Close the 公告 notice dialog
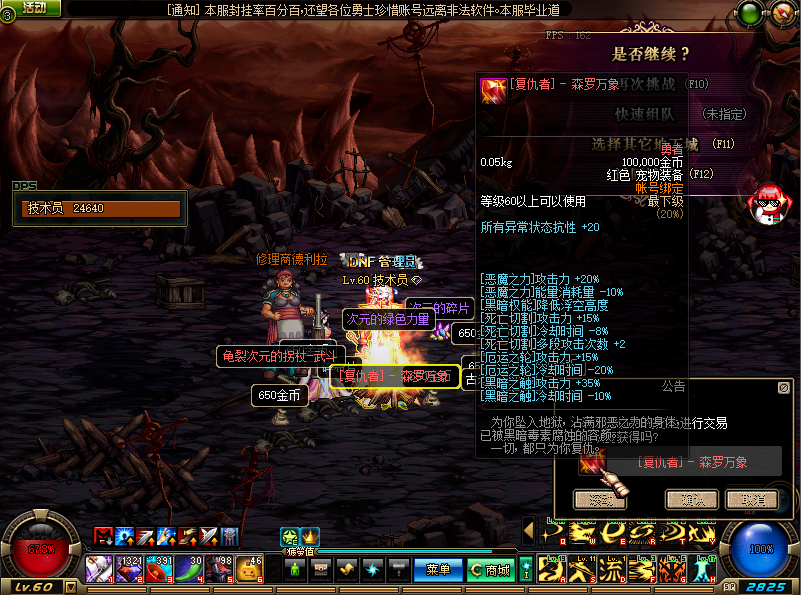The width and height of the screenshot is (801, 595). [784, 386]
